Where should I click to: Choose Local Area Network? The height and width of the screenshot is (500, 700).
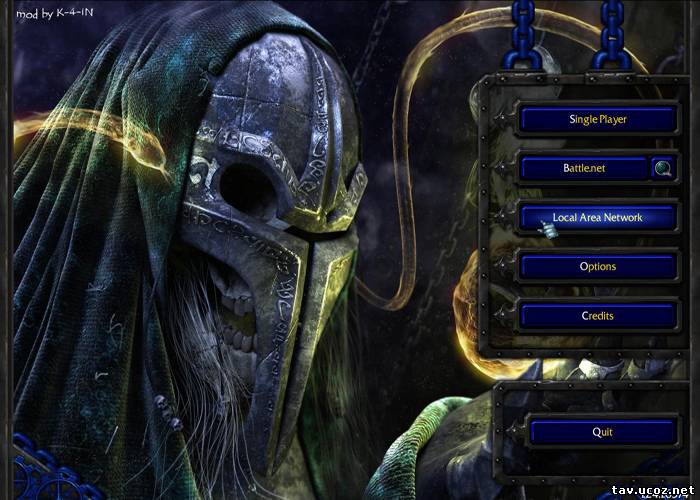pyautogui.click(x=597, y=217)
